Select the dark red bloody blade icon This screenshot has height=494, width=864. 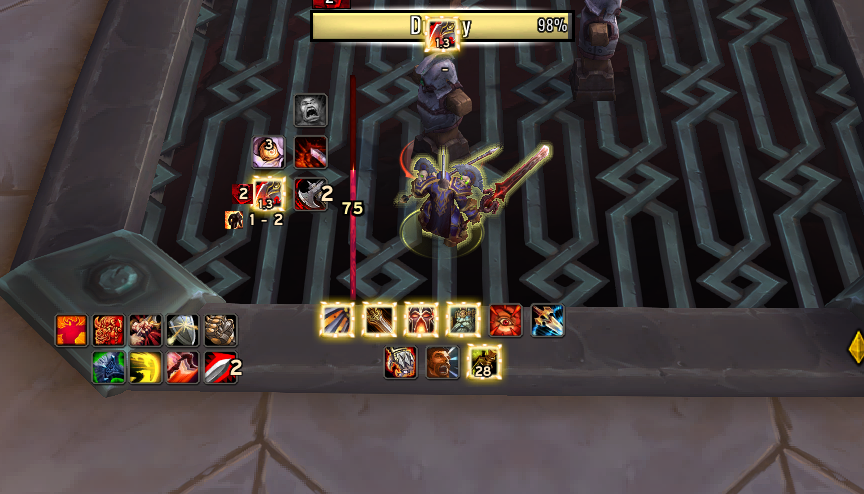(x=311, y=152)
